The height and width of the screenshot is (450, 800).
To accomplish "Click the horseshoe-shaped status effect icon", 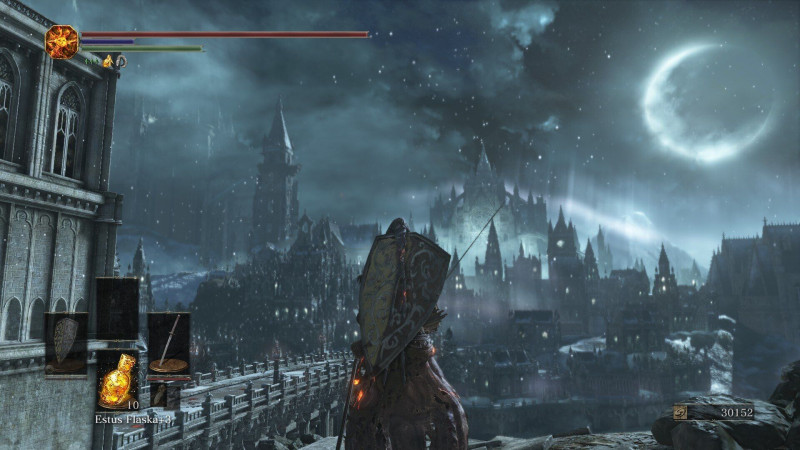I will 121,62.
